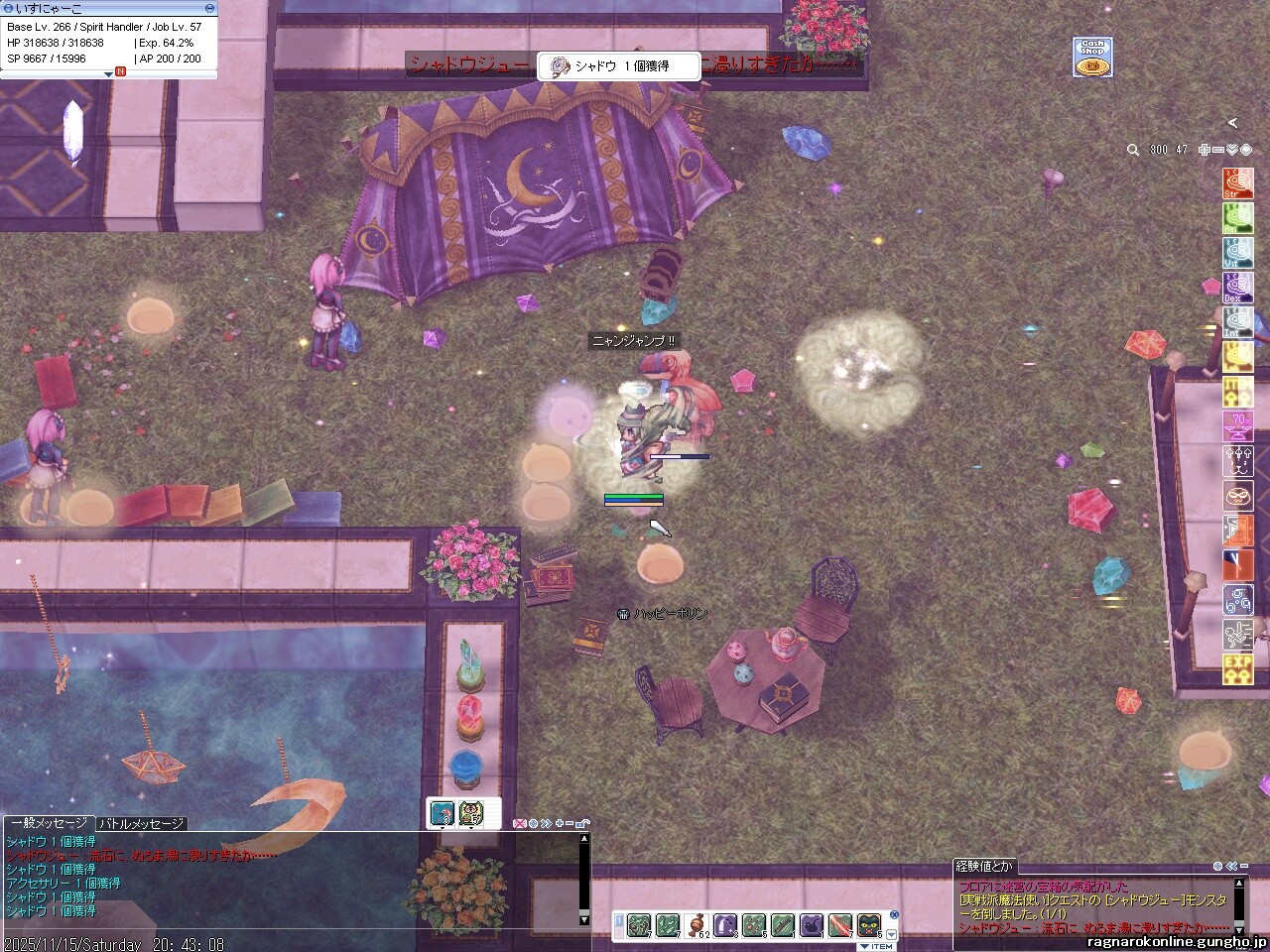Use the candy item with 62 count
This screenshot has width=1270, height=952.
(x=697, y=925)
